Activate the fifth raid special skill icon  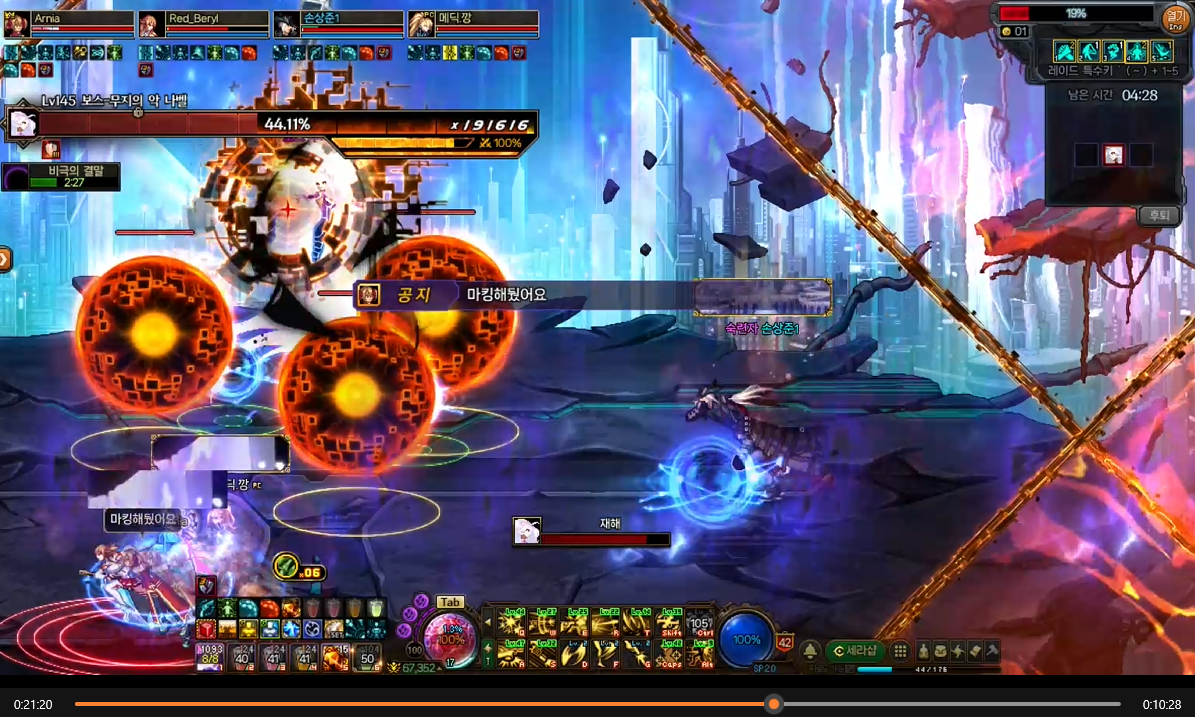(x=1161, y=51)
